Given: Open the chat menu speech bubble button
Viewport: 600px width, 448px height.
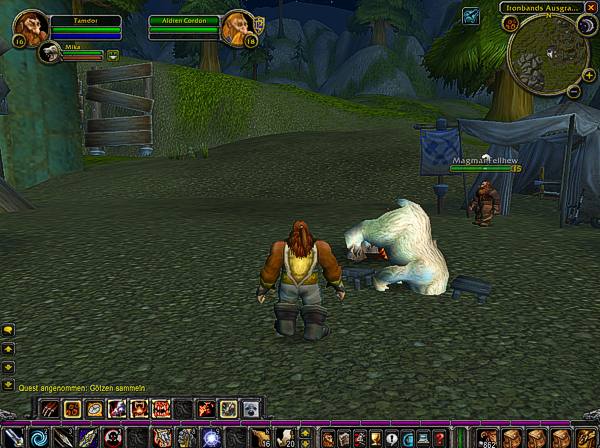Looking at the screenshot, I should 8,330.
